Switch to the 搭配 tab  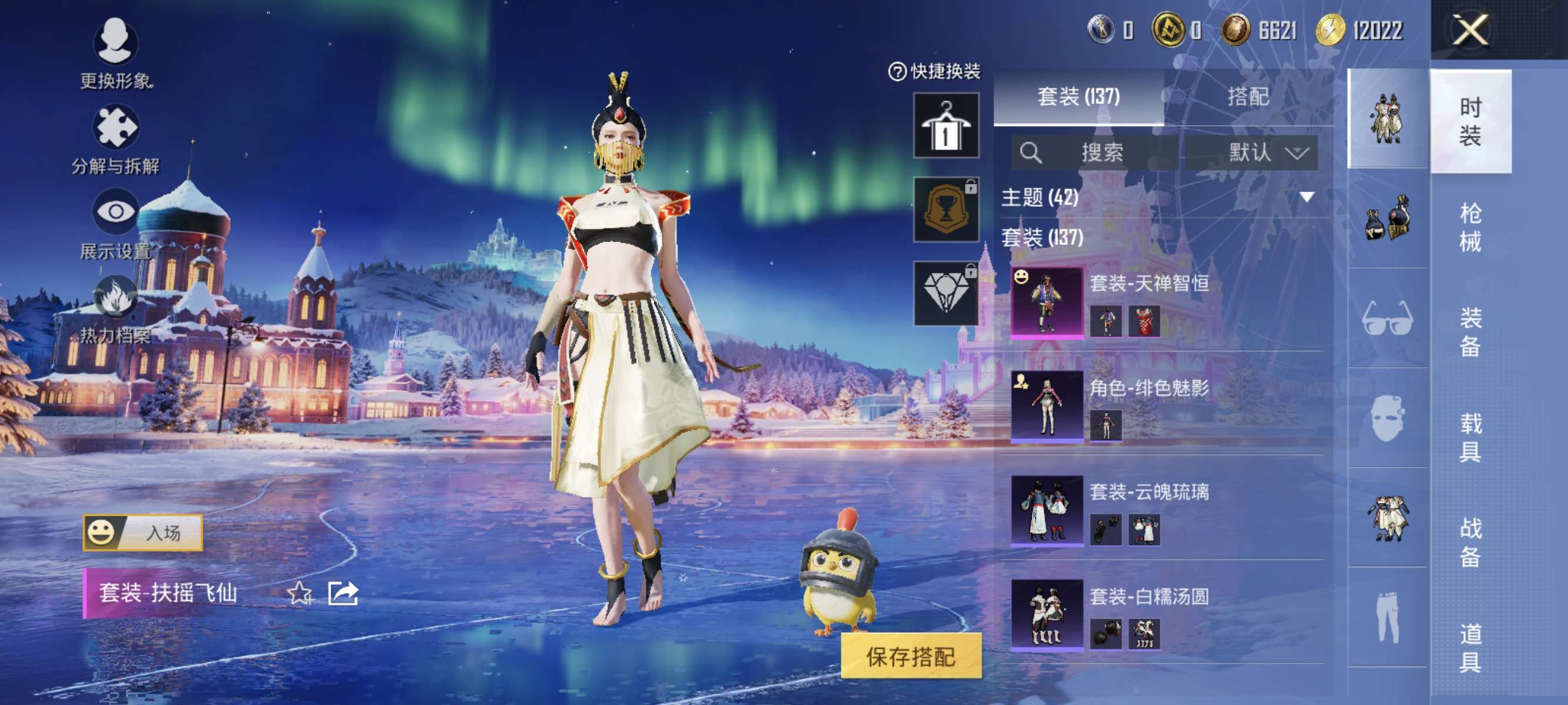[1248, 97]
